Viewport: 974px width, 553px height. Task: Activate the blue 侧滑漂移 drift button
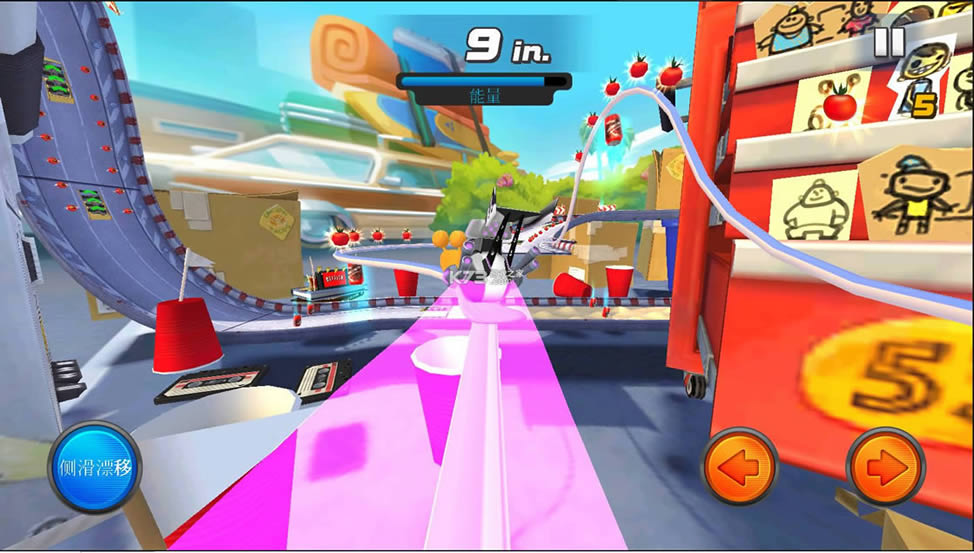click(95, 467)
